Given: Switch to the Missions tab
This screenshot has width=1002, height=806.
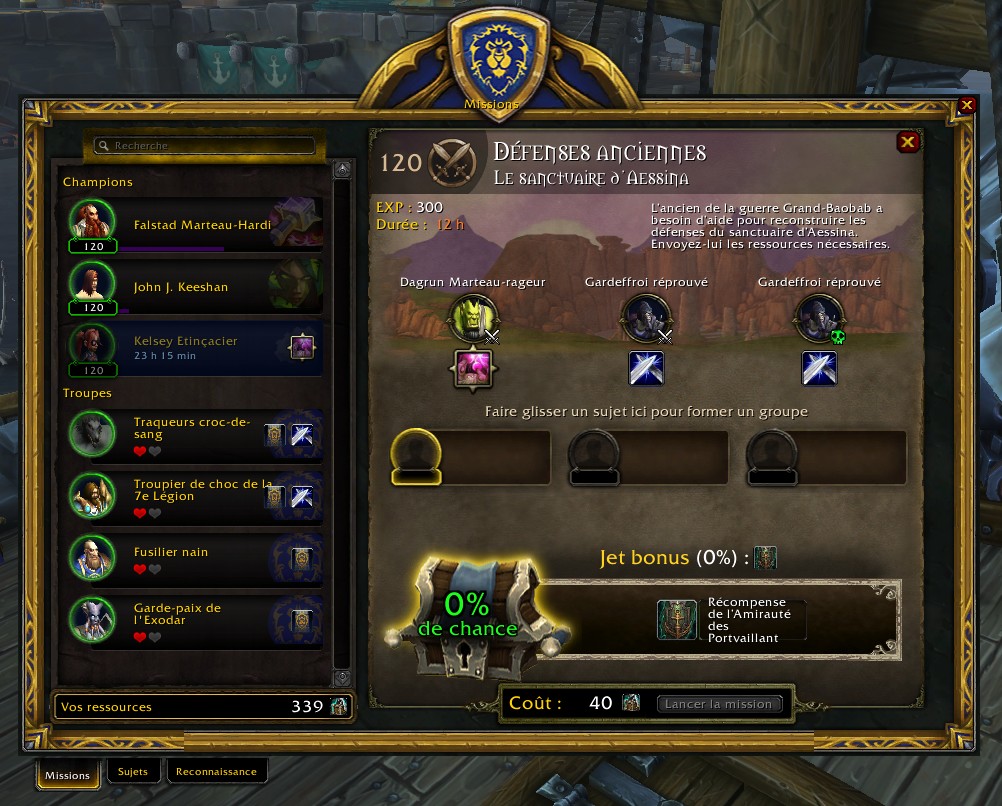Looking at the screenshot, I should (68, 775).
